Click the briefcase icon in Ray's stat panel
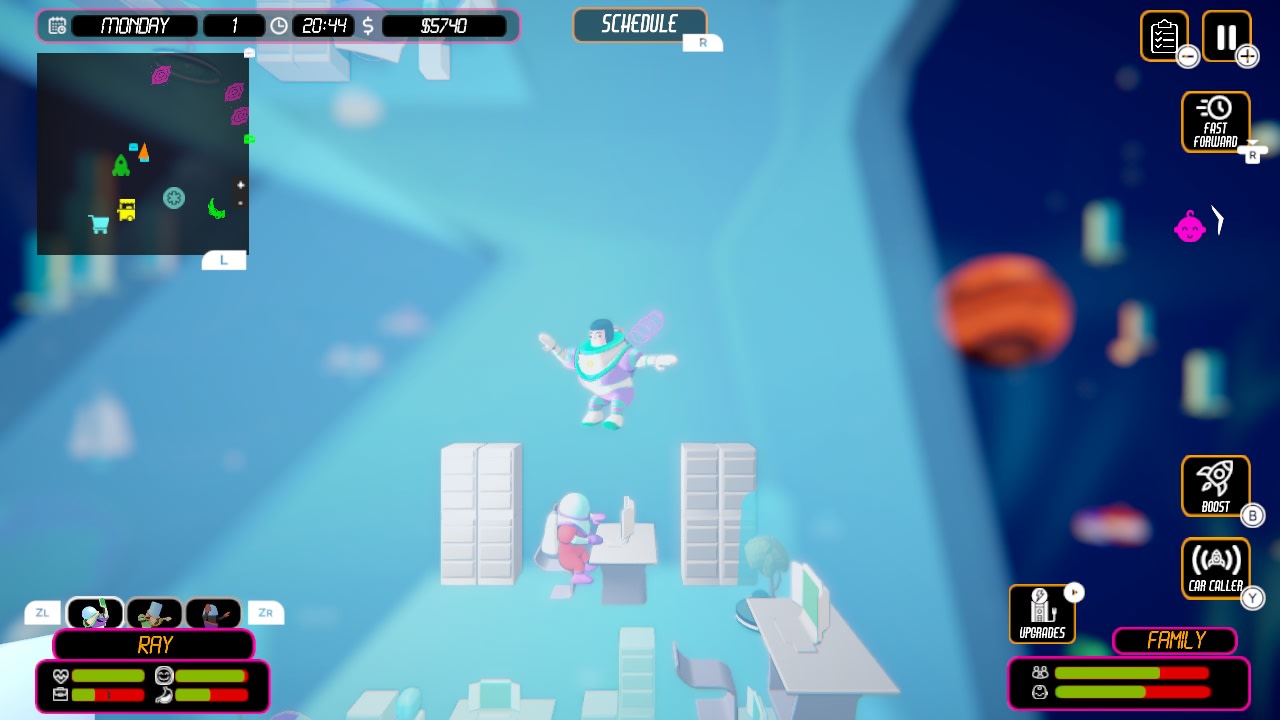The image size is (1280, 720). coord(61,695)
